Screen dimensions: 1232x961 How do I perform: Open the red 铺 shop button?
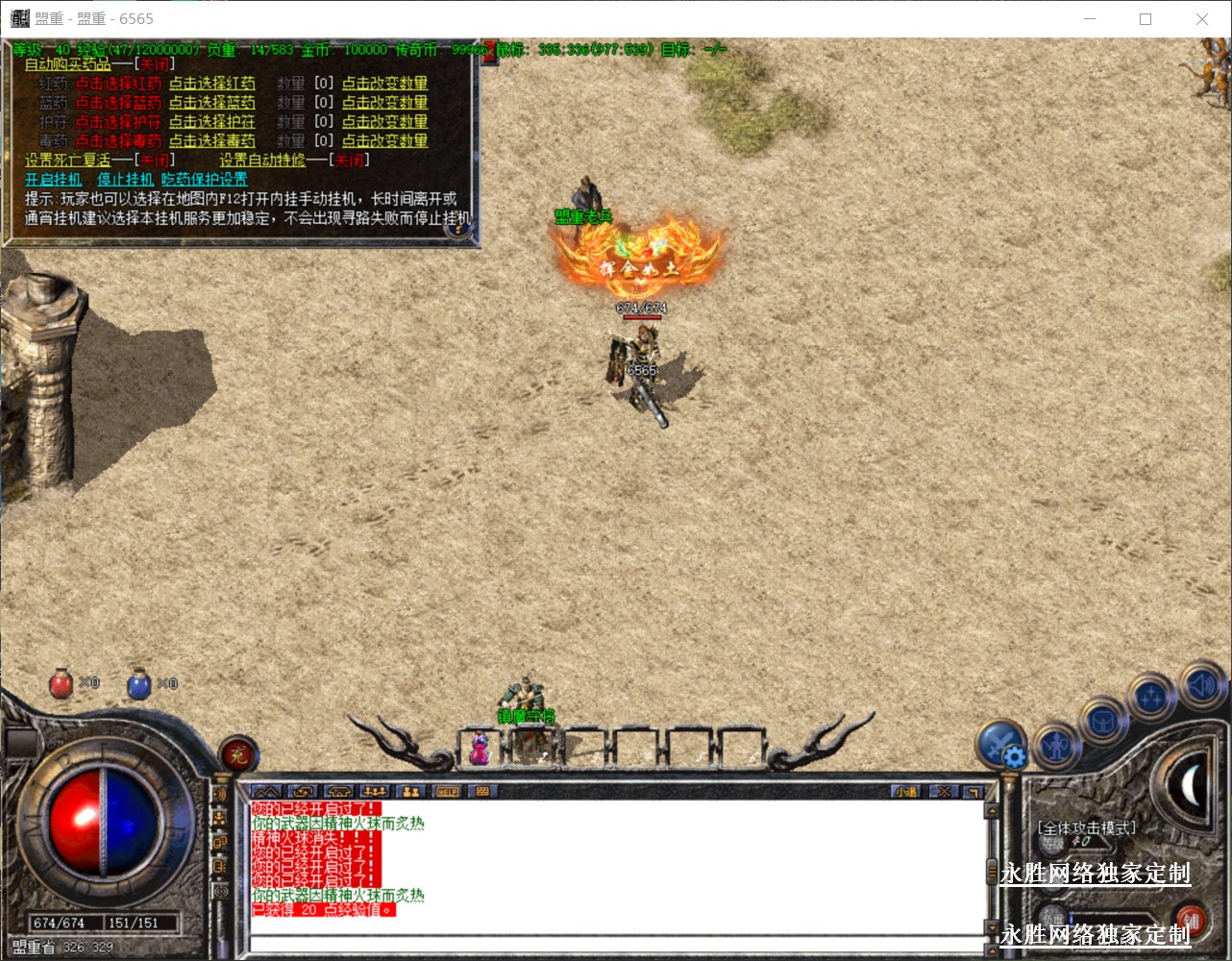[1192, 920]
